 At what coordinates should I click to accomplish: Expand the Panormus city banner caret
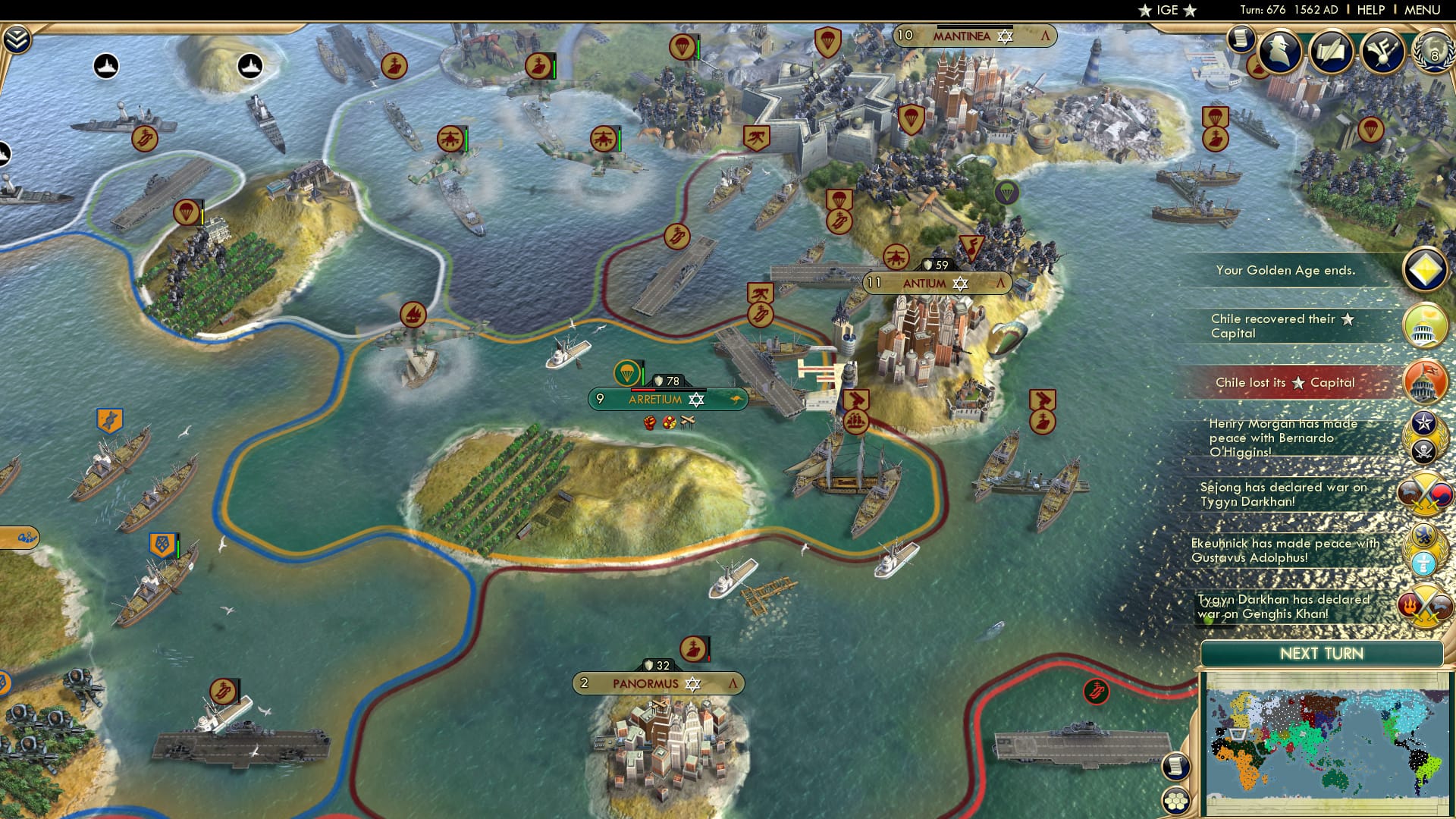(x=733, y=683)
